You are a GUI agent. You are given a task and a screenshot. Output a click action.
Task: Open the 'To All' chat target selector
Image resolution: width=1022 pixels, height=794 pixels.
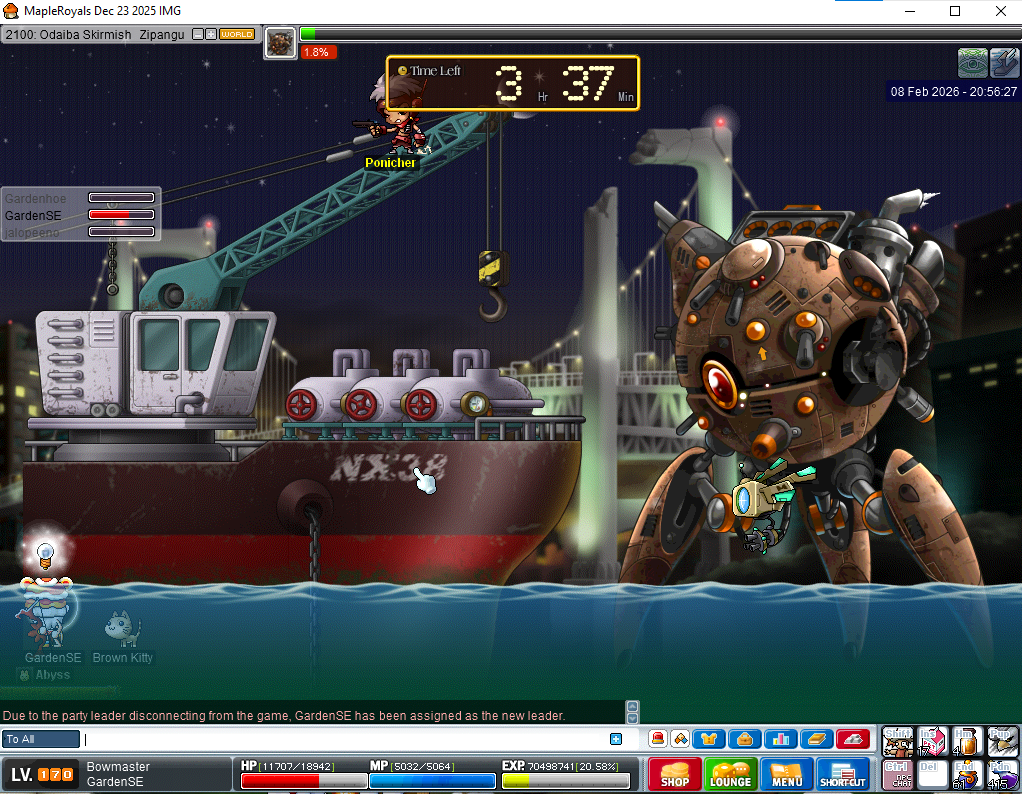(x=41, y=739)
